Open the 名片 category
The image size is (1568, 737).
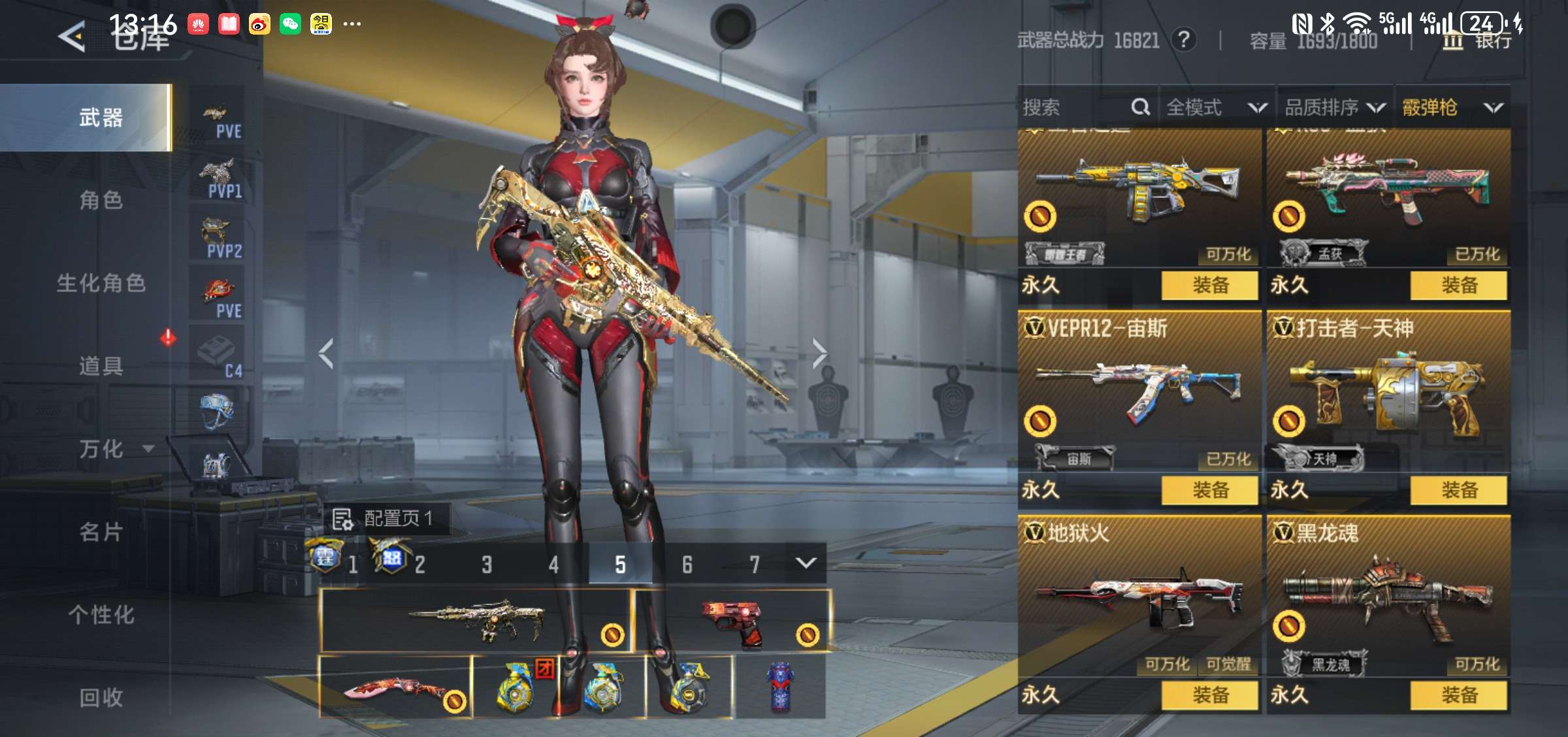(101, 532)
